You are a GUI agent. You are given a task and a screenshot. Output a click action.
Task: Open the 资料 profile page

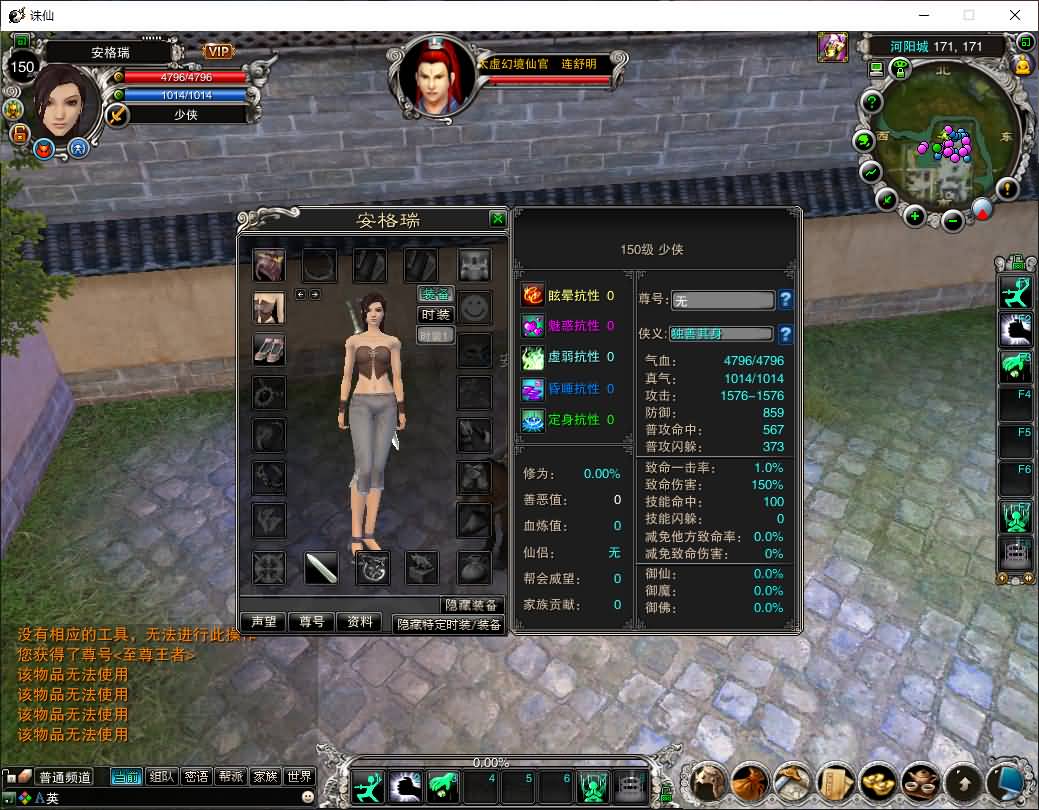tap(359, 622)
